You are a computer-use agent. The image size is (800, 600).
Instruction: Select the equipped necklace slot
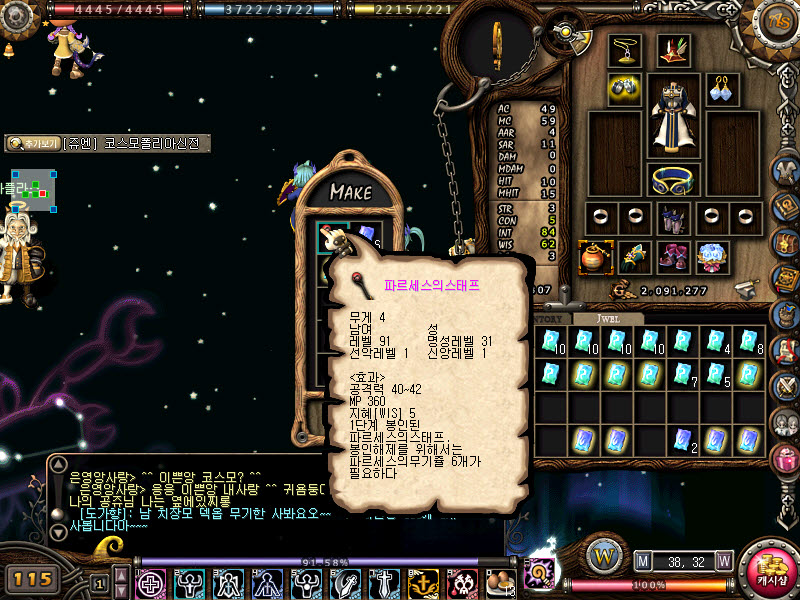(x=625, y=51)
